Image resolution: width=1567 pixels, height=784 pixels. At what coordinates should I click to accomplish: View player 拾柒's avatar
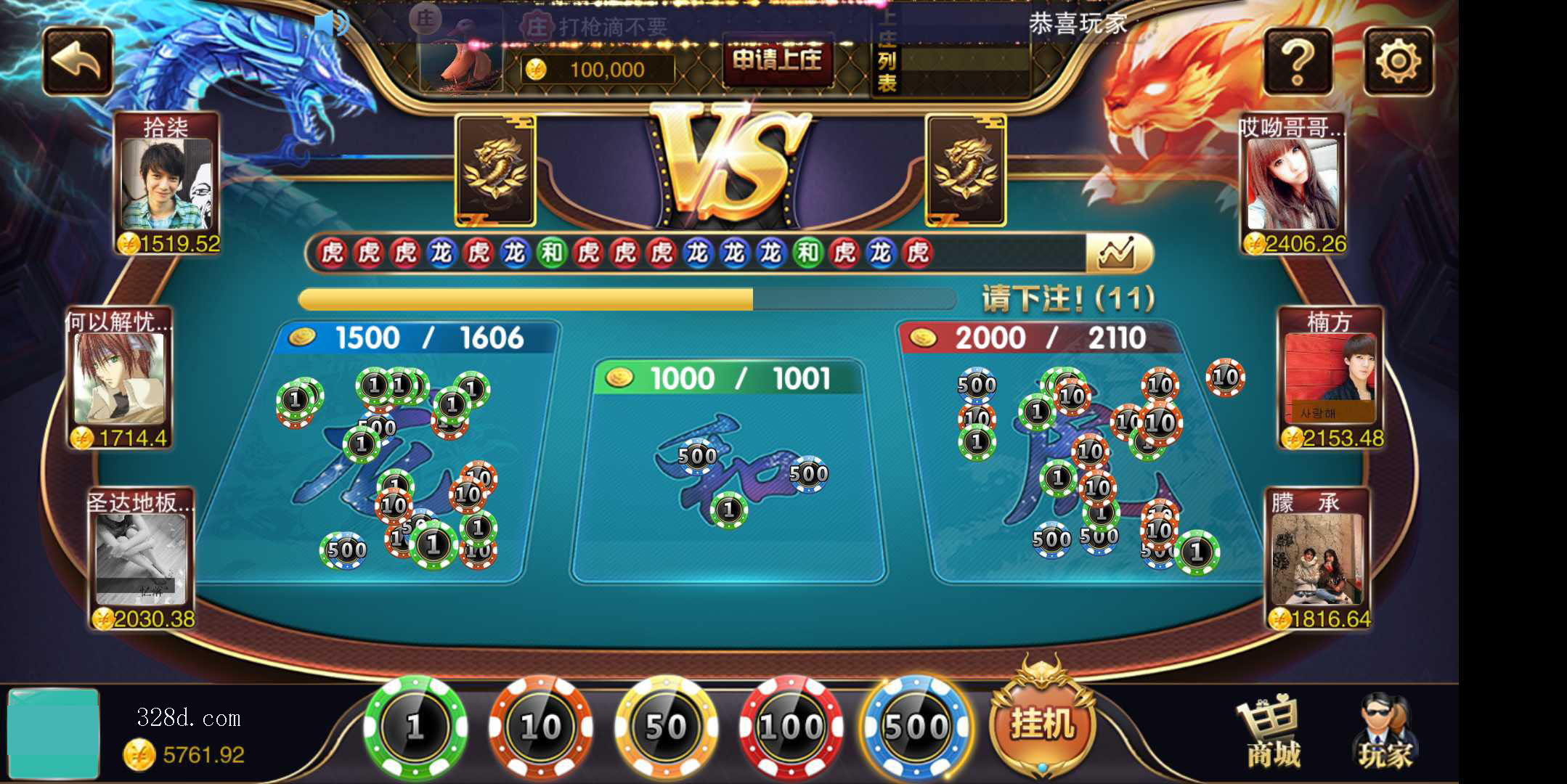(166, 185)
